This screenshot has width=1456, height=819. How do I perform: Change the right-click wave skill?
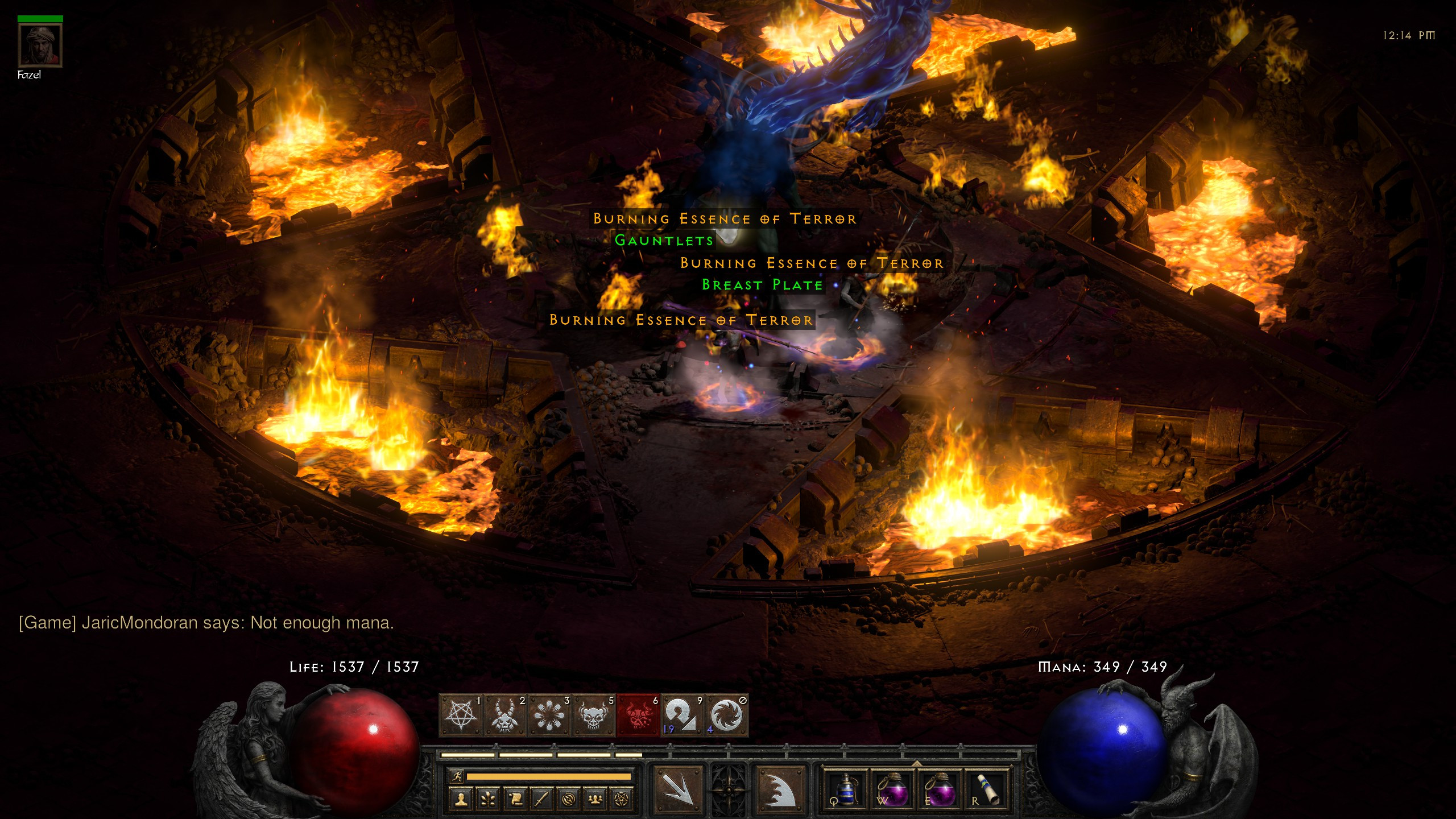[x=780, y=788]
